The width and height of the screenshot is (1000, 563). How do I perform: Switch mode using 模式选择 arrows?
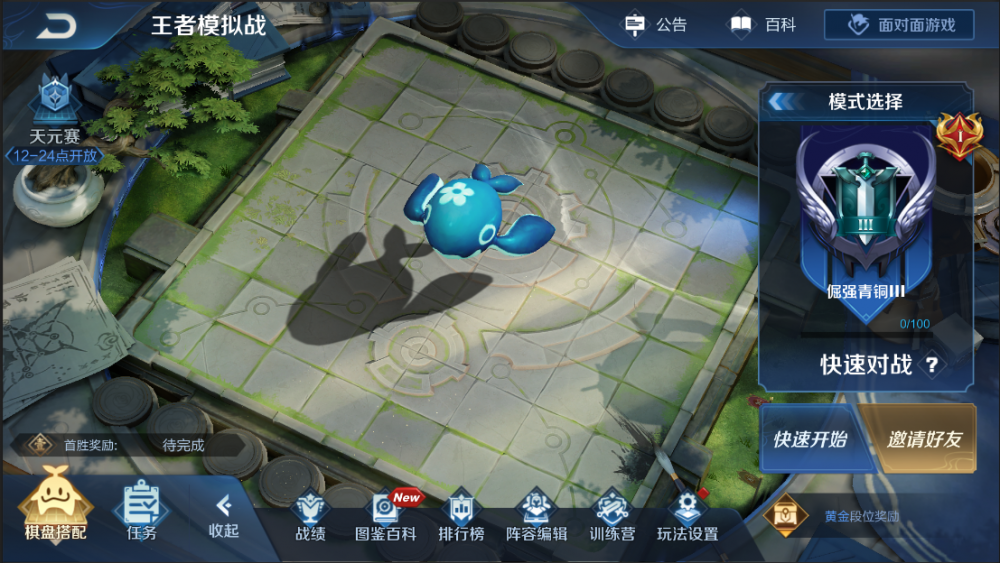(x=782, y=101)
